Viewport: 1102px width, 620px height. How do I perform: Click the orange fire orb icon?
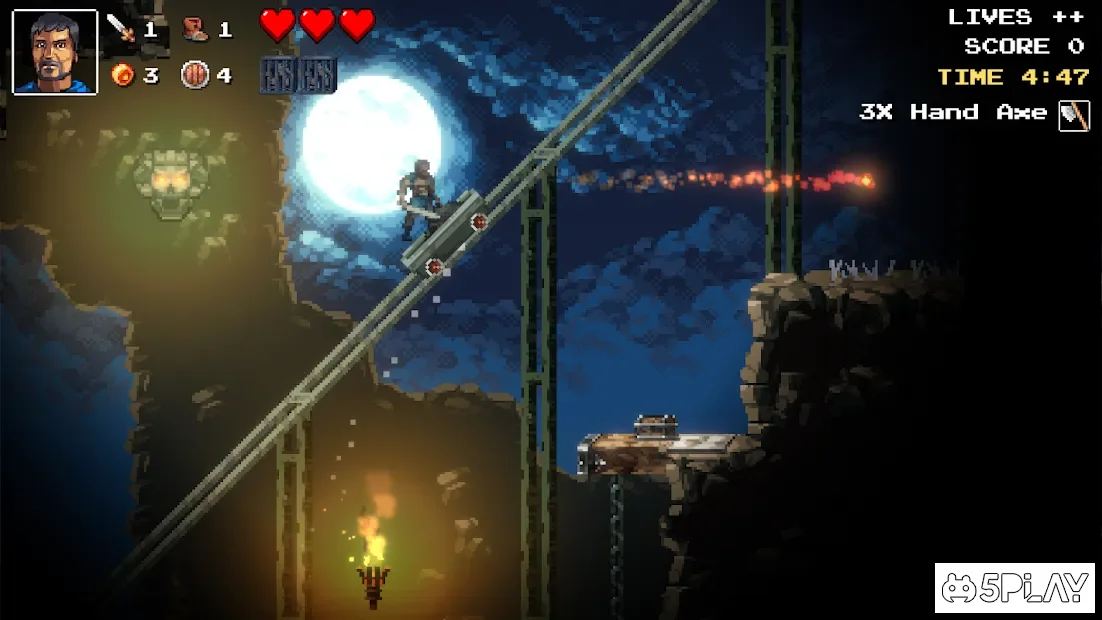123,75
